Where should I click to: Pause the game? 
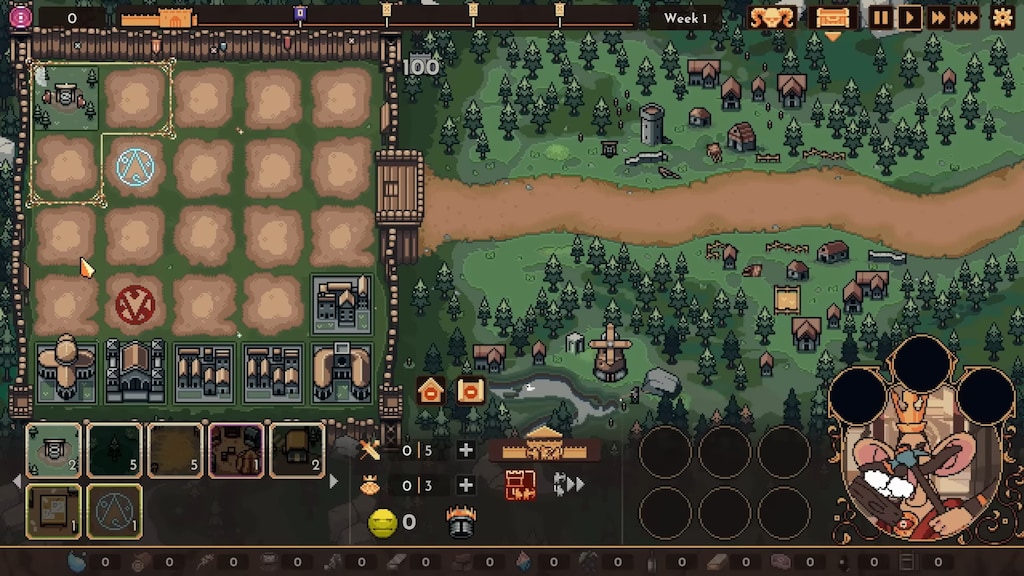(881, 17)
